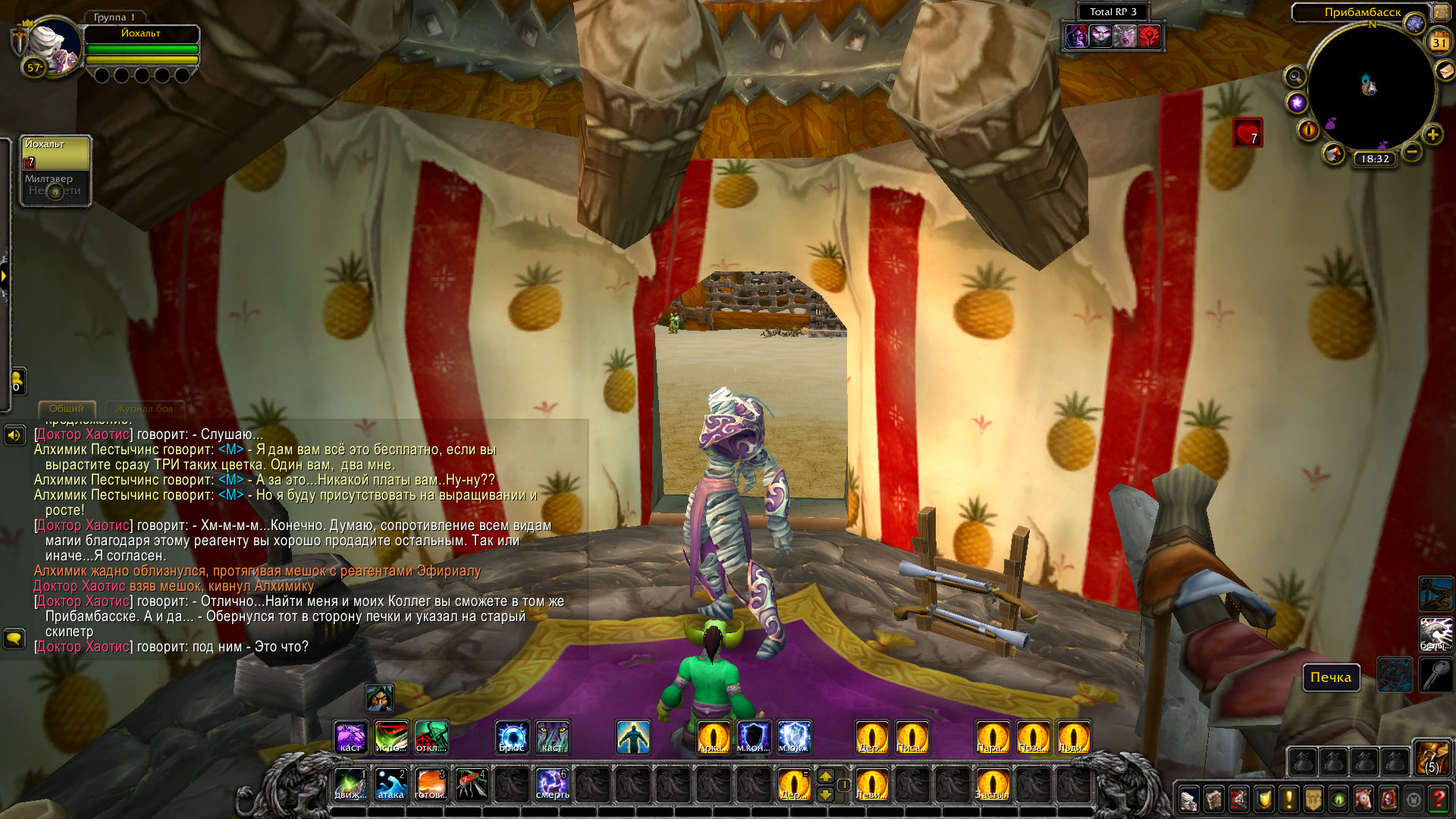
Task: Open the calendar showing day 31
Action: (x=1439, y=42)
